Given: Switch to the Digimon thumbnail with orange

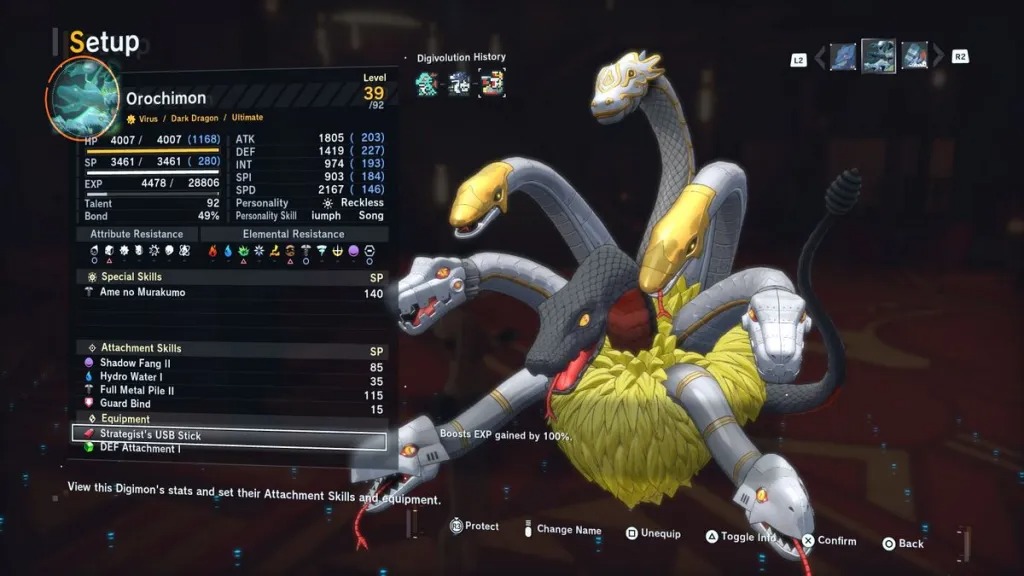Looking at the screenshot, I should click(x=914, y=56).
